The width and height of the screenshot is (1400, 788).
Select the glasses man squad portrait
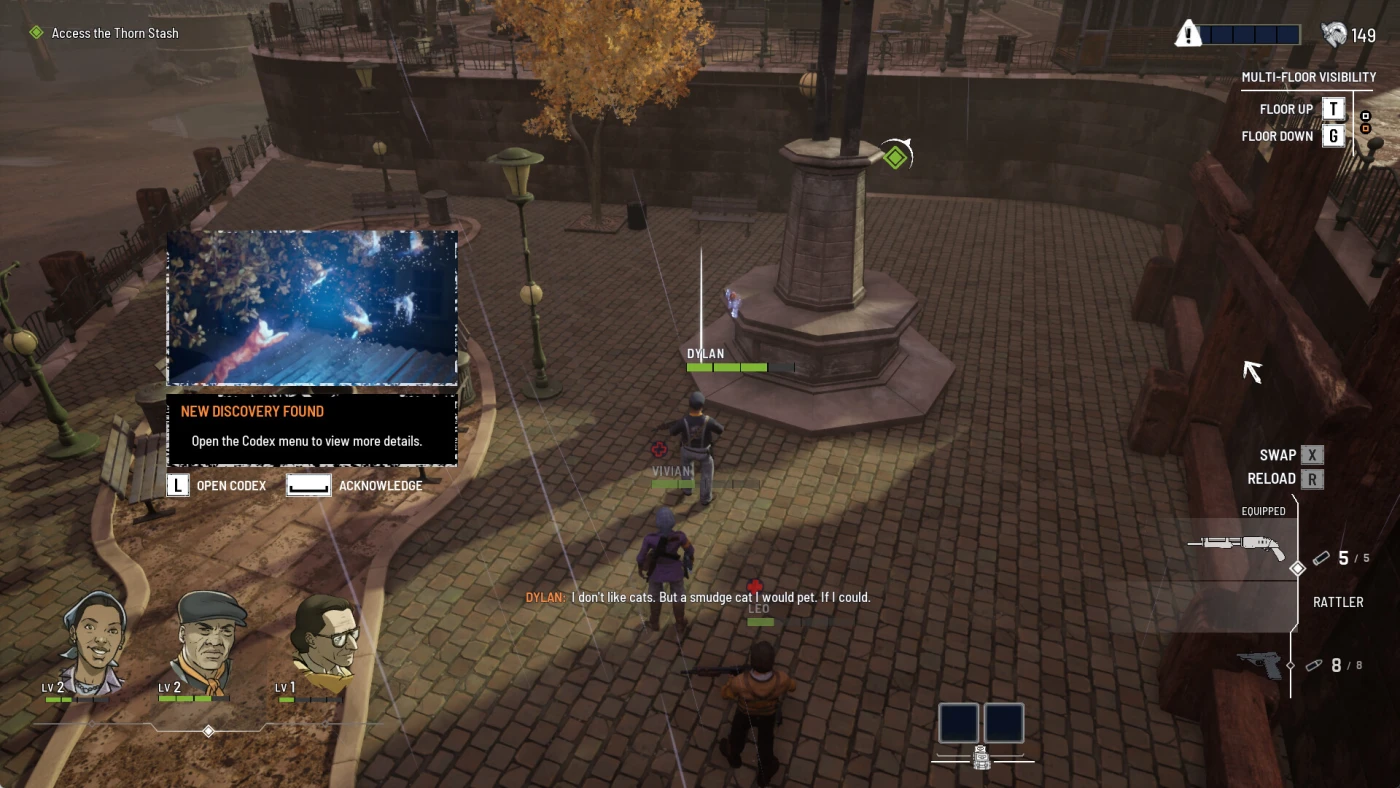(x=325, y=638)
